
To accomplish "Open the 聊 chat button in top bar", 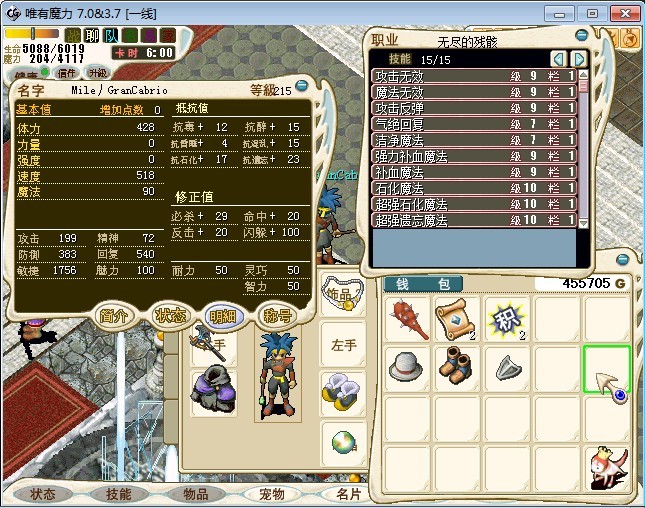I will point(92,36).
